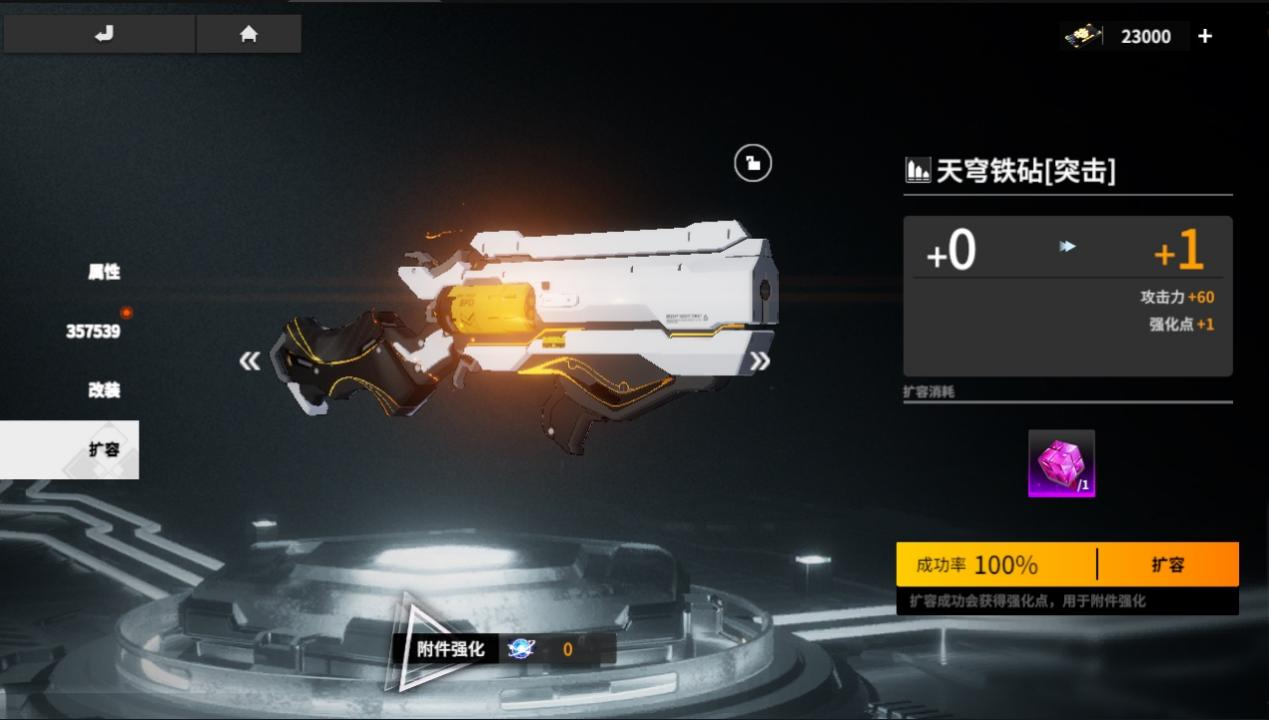
Task: Confirm the orange 扩容 expand button
Action: (1167, 565)
